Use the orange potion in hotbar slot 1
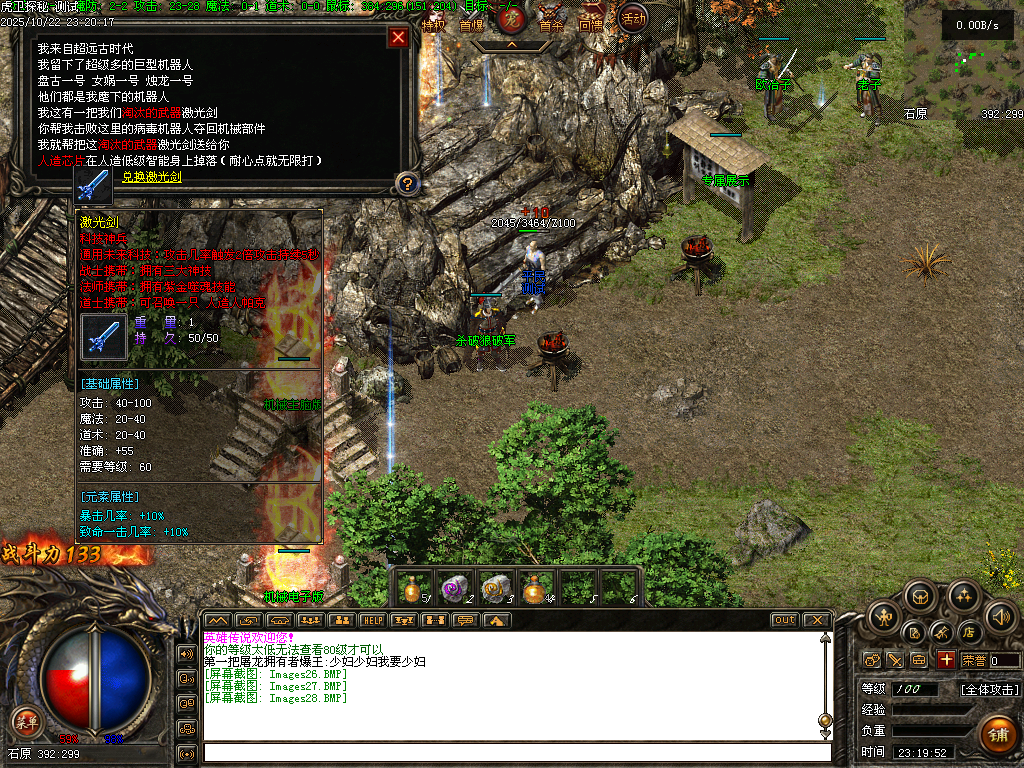Viewport: 1024px width, 768px height. tap(413, 588)
